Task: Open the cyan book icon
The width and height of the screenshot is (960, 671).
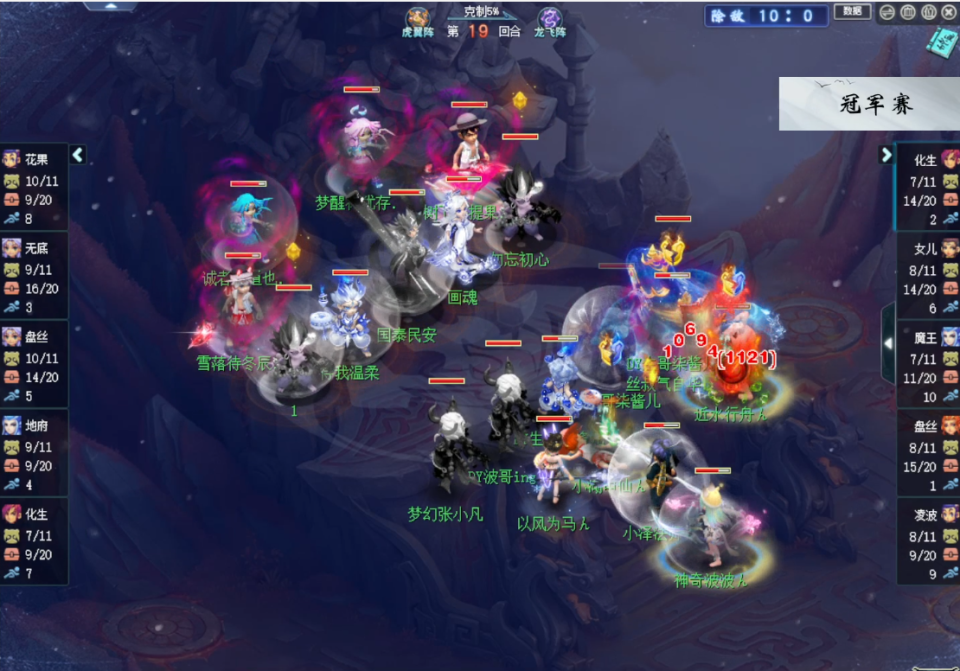Action: (x=942, y=42)
